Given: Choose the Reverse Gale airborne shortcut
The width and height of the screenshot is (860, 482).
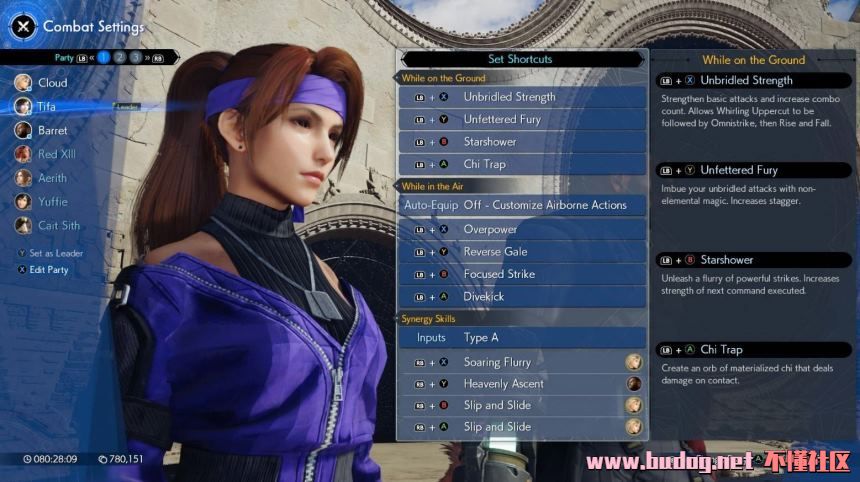Looking at the screenshot, I should click(521, 252).
